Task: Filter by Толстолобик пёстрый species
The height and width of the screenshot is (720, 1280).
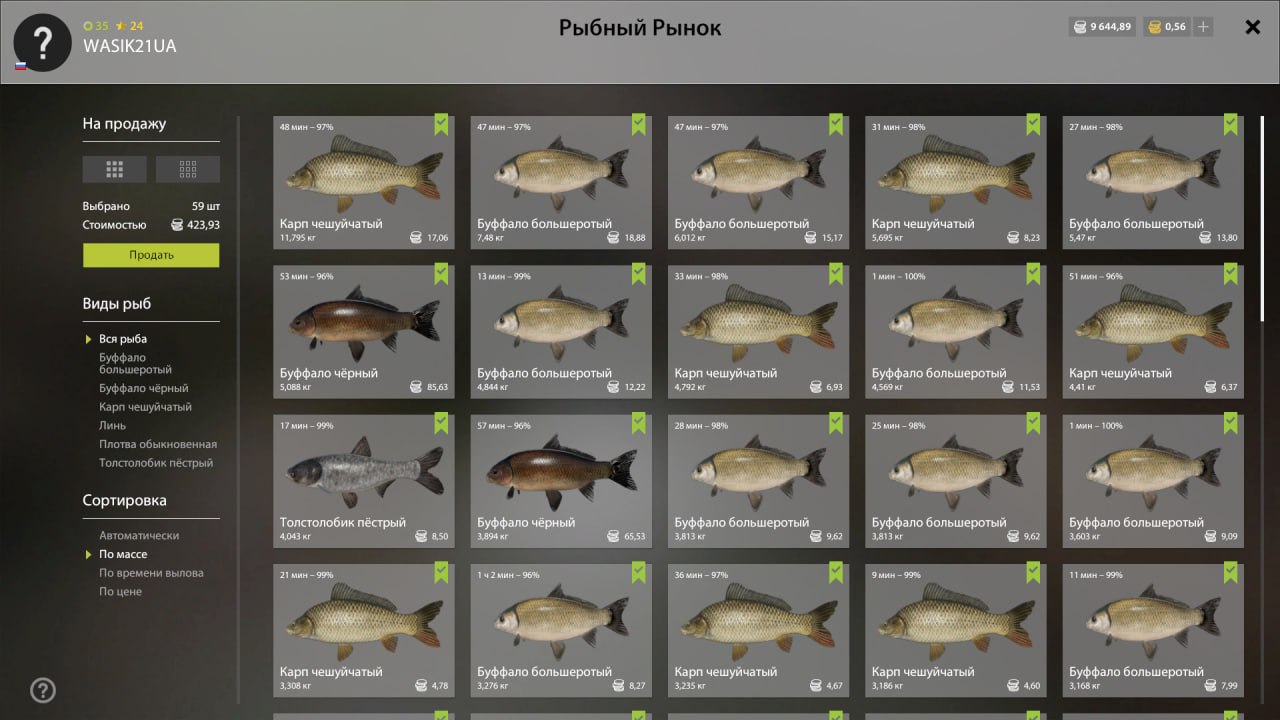Action: [155, 463]
